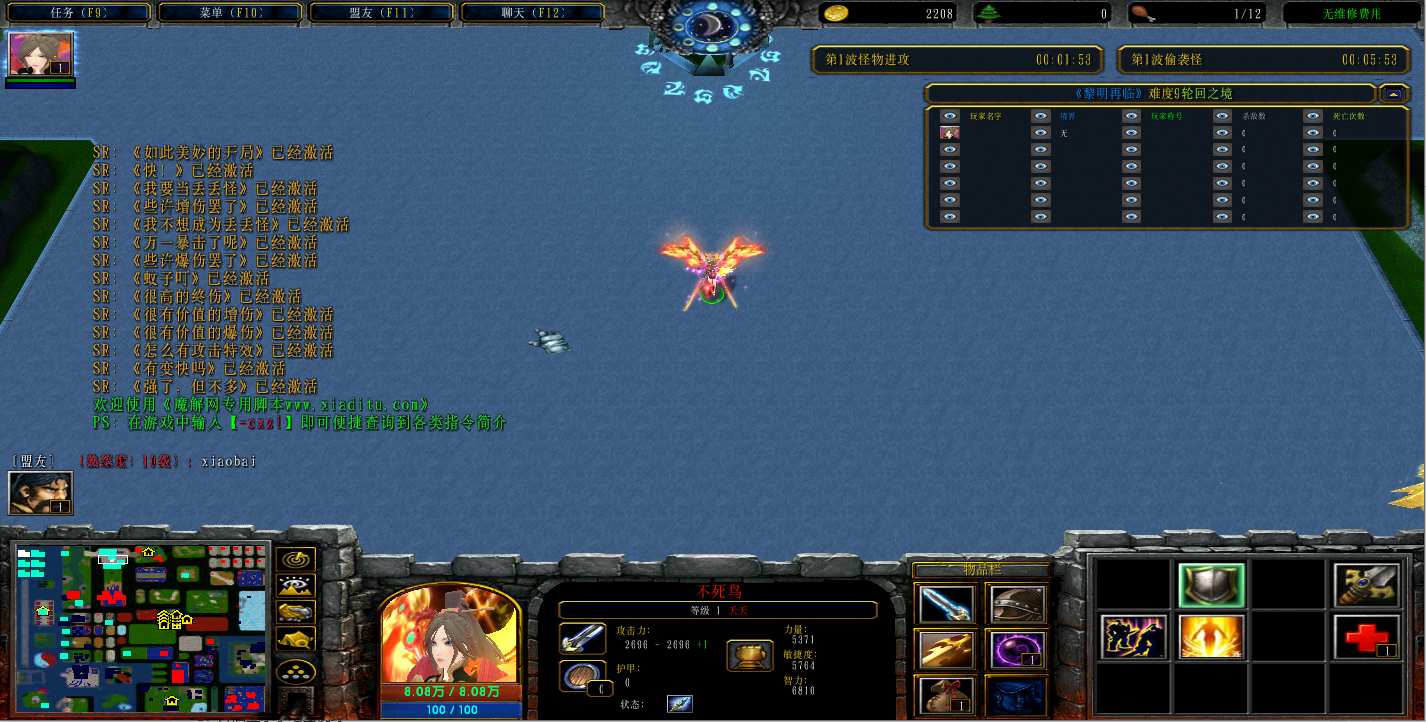Select the hero portrait icon at top-left

(x=41, y=54)
